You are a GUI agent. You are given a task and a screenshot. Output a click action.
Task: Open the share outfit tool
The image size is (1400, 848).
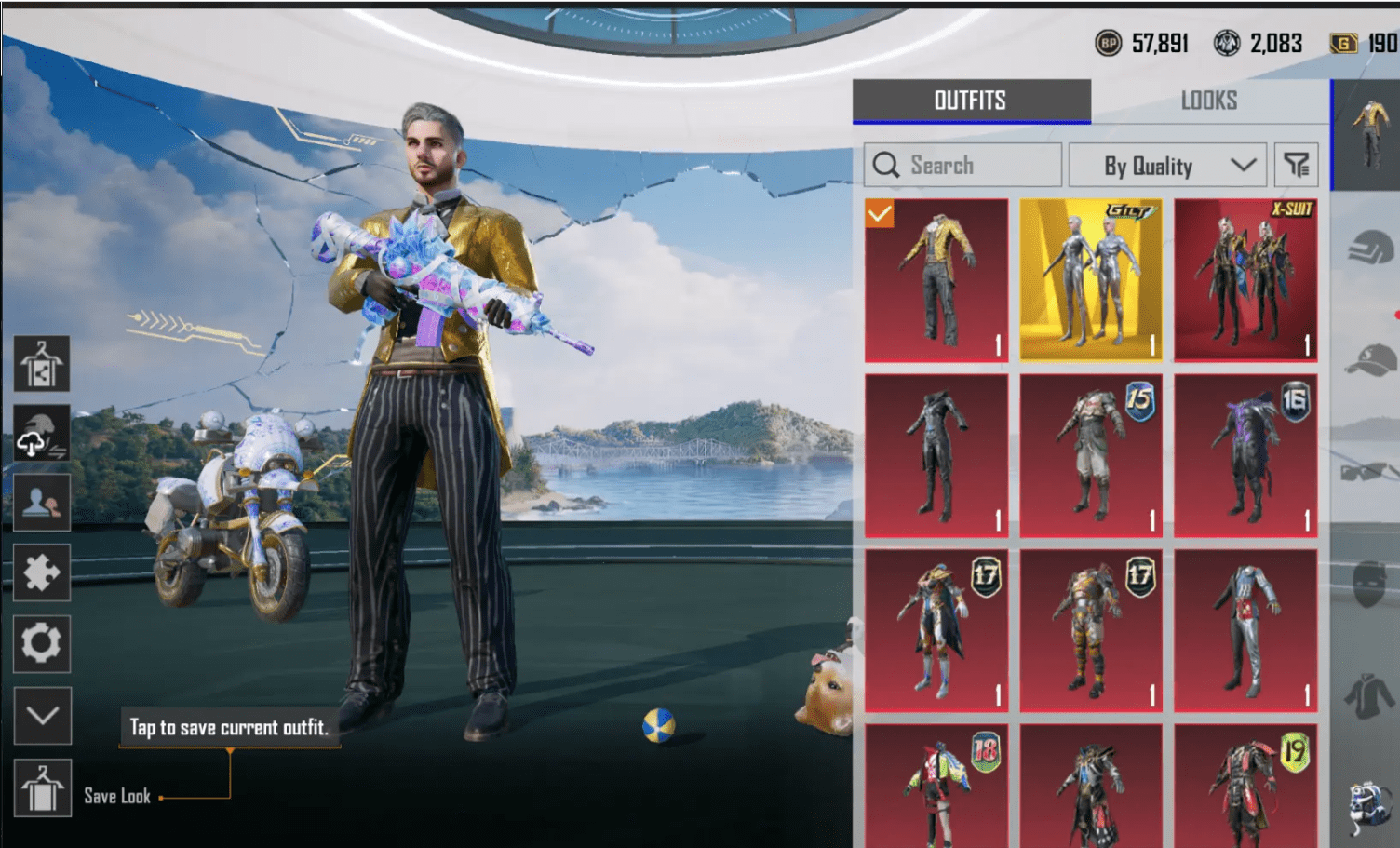point(43,364)
